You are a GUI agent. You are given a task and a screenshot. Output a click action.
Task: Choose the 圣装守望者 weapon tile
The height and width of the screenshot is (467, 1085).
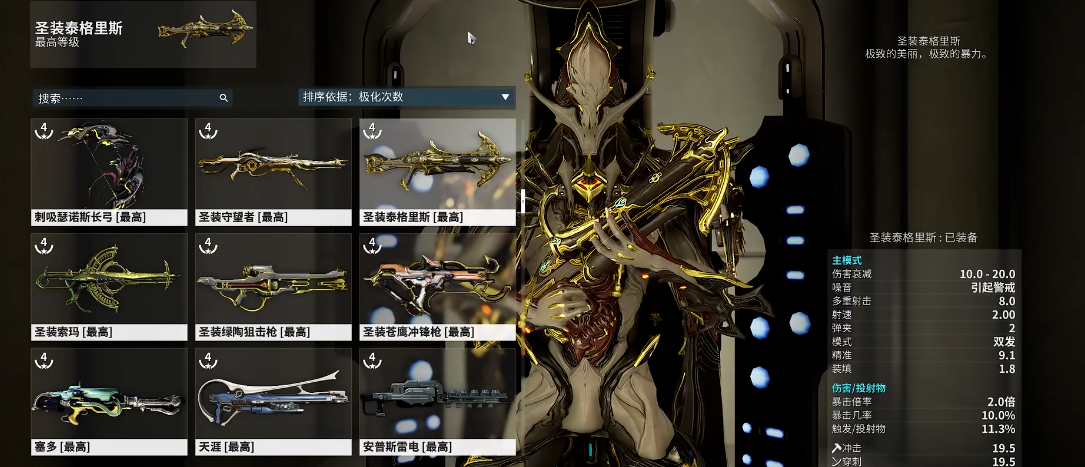click(273, 169)
